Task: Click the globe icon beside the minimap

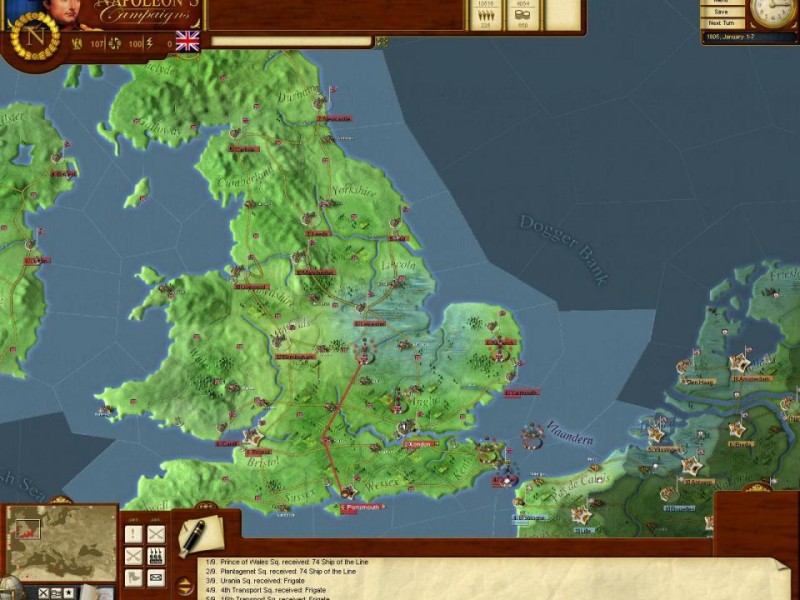Action: [10, 589]
